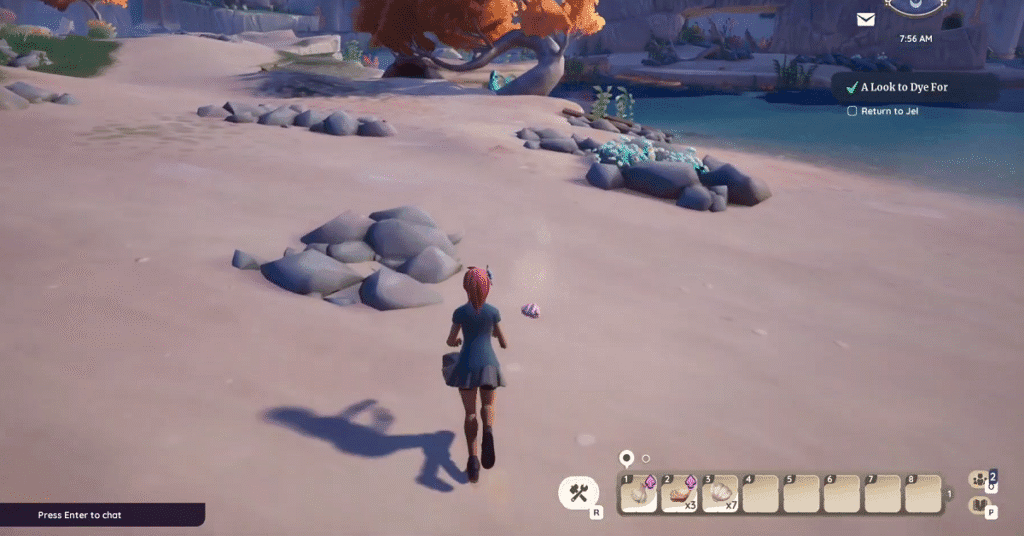Focus the "Press Enter to chat" box
This screenshot has width=1024, height=536.
[100, 515]
